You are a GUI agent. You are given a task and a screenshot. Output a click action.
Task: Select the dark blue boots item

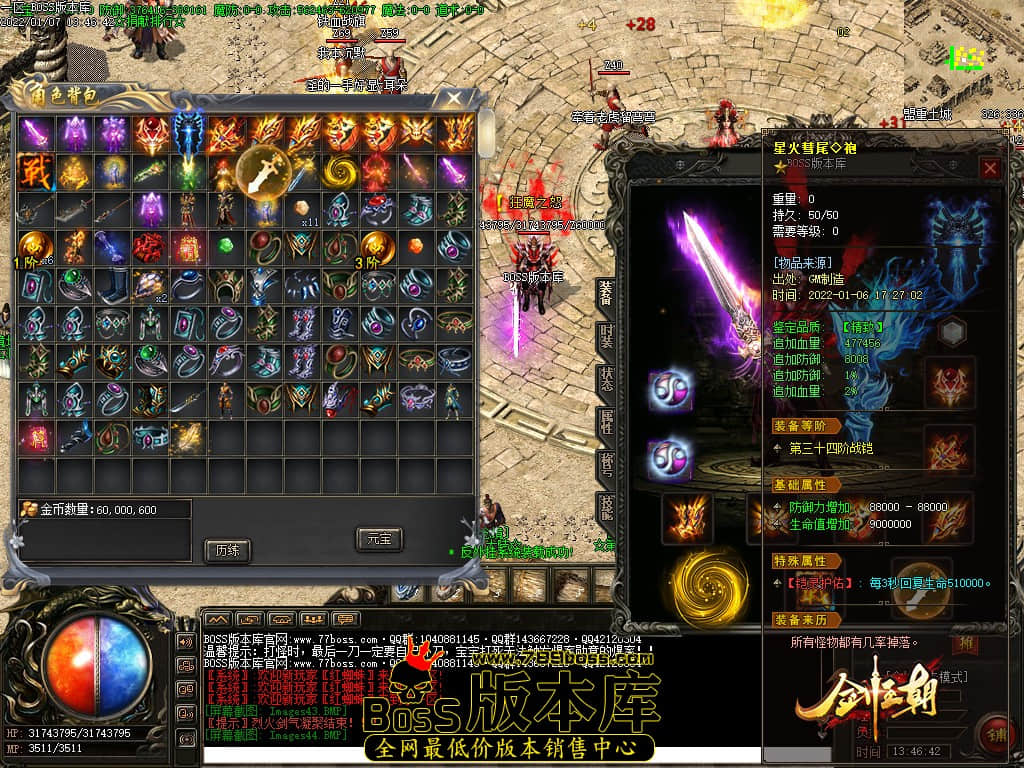click(112, 285)
